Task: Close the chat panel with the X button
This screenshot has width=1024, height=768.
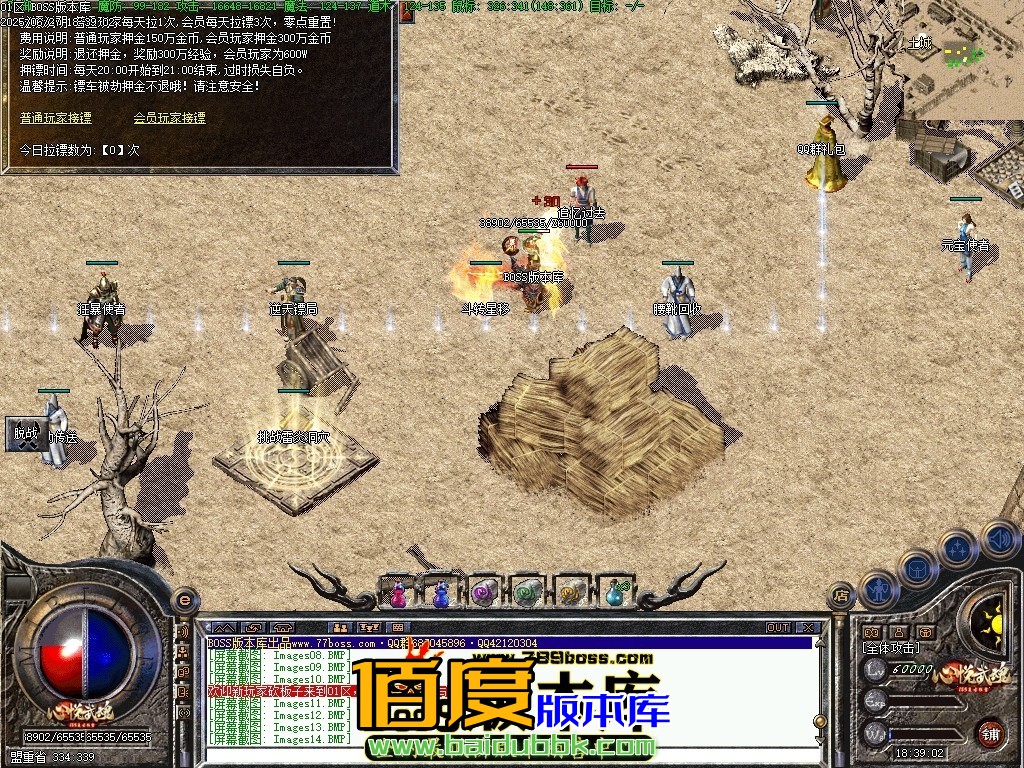Action: (808, 628)
